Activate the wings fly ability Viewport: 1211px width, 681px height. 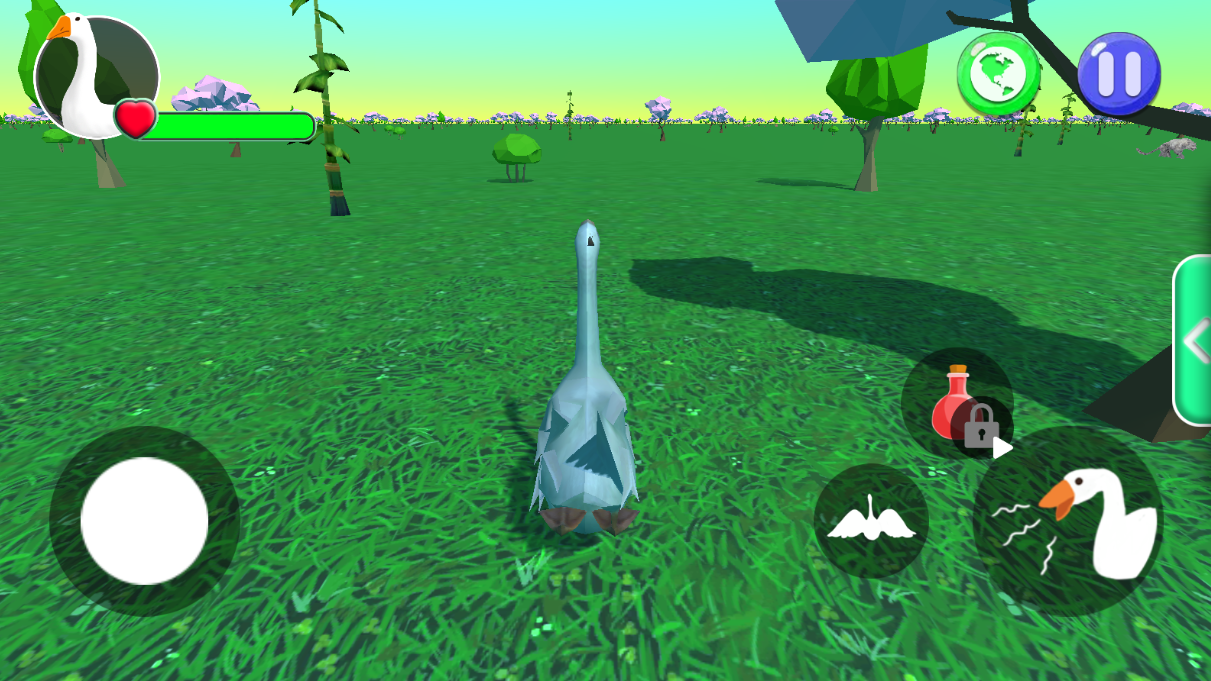click(x=871, y=521)
